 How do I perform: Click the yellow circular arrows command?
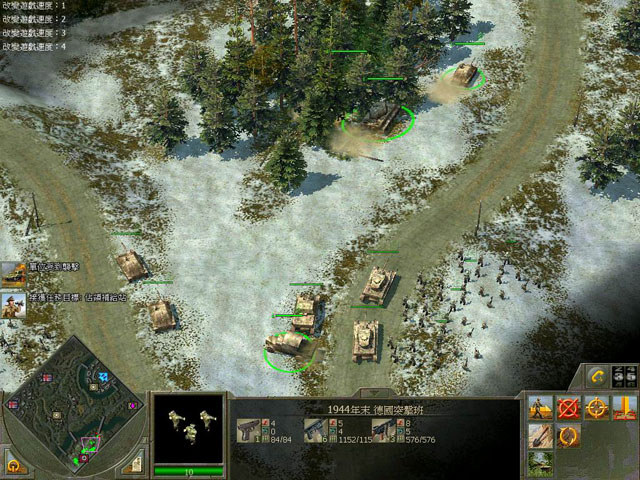[x=569, y=435]
